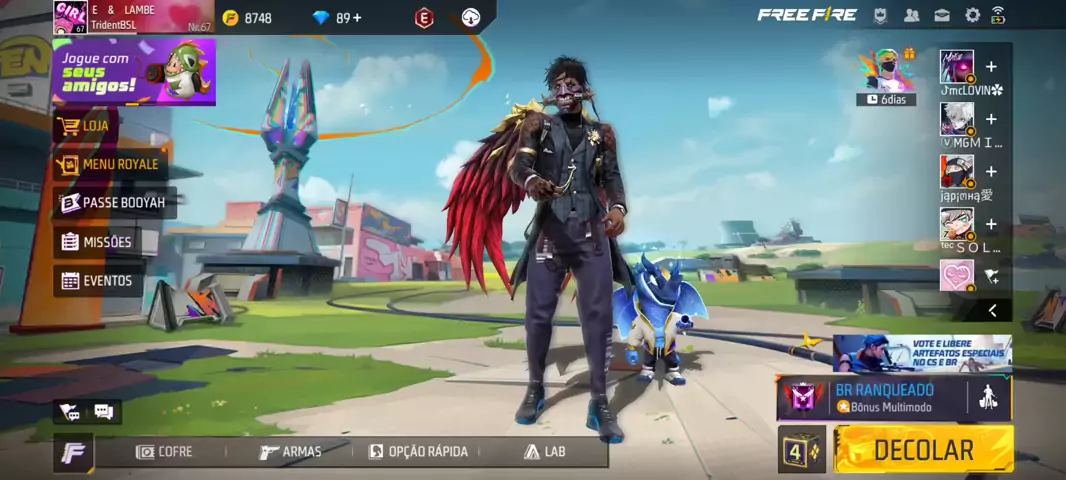Open the diamond top-up counter
This screenshot has width=1066, height=480.
(337, 18)
